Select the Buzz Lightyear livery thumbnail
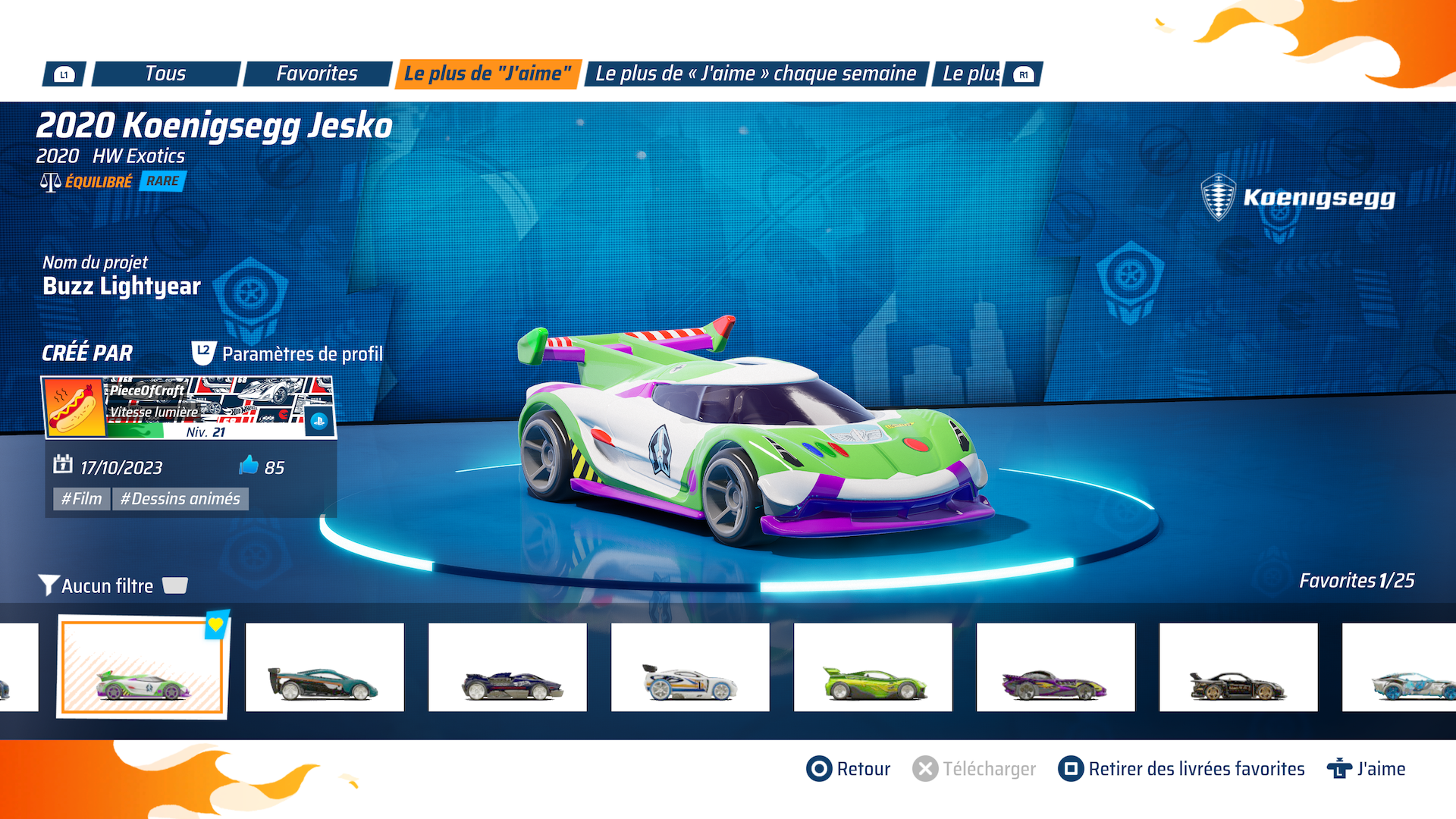 click(x=143, y=667)
